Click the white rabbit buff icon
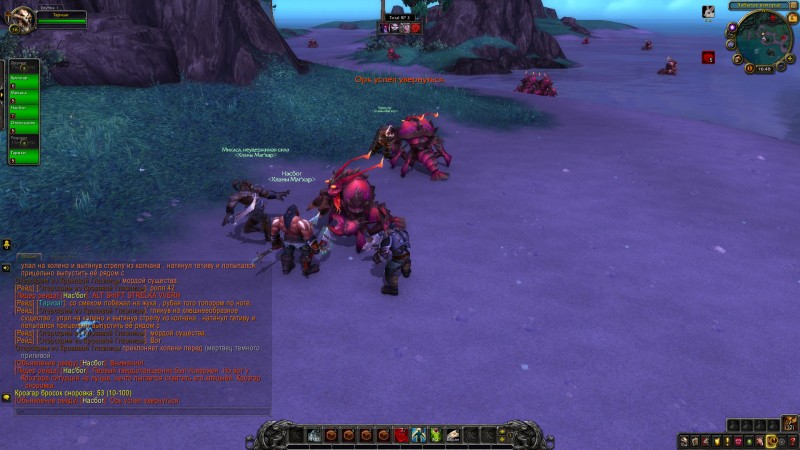Viewport: 800px width, 450px height. 709,12
